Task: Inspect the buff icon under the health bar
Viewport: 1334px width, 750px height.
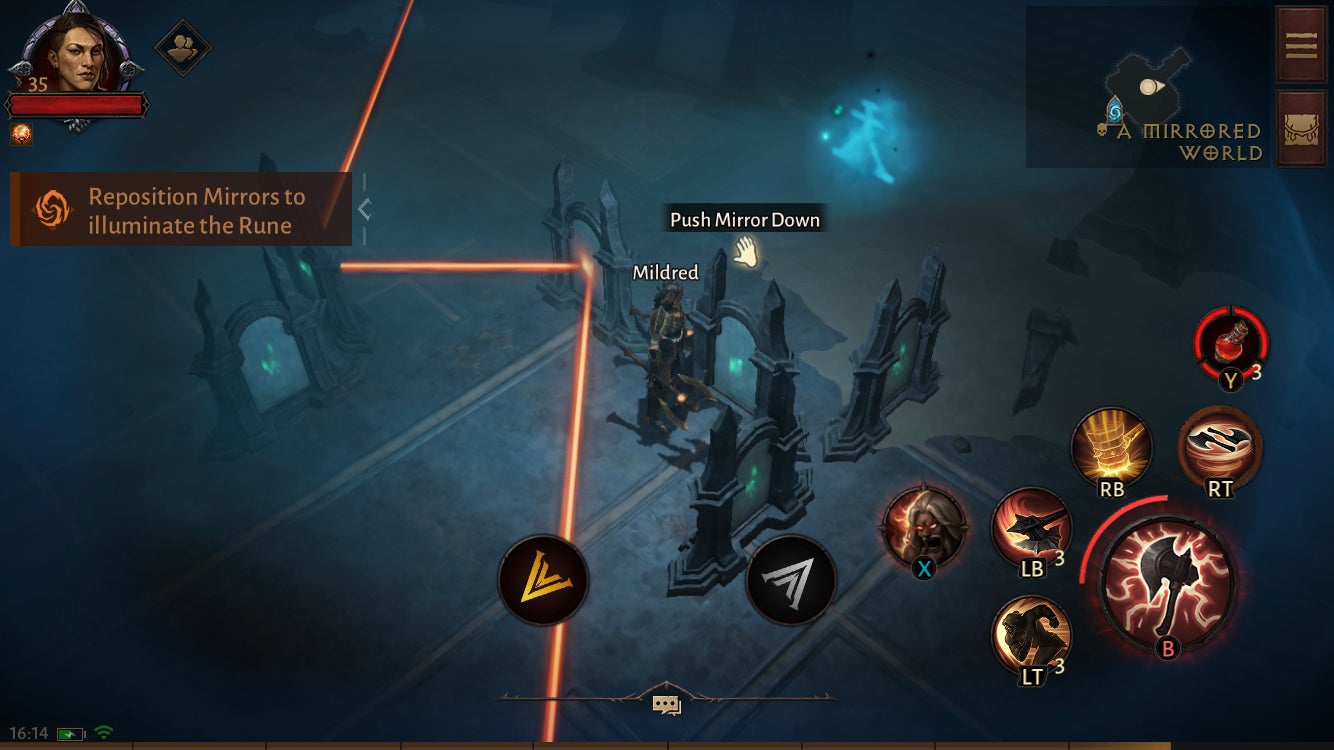Action: (21, 135)
